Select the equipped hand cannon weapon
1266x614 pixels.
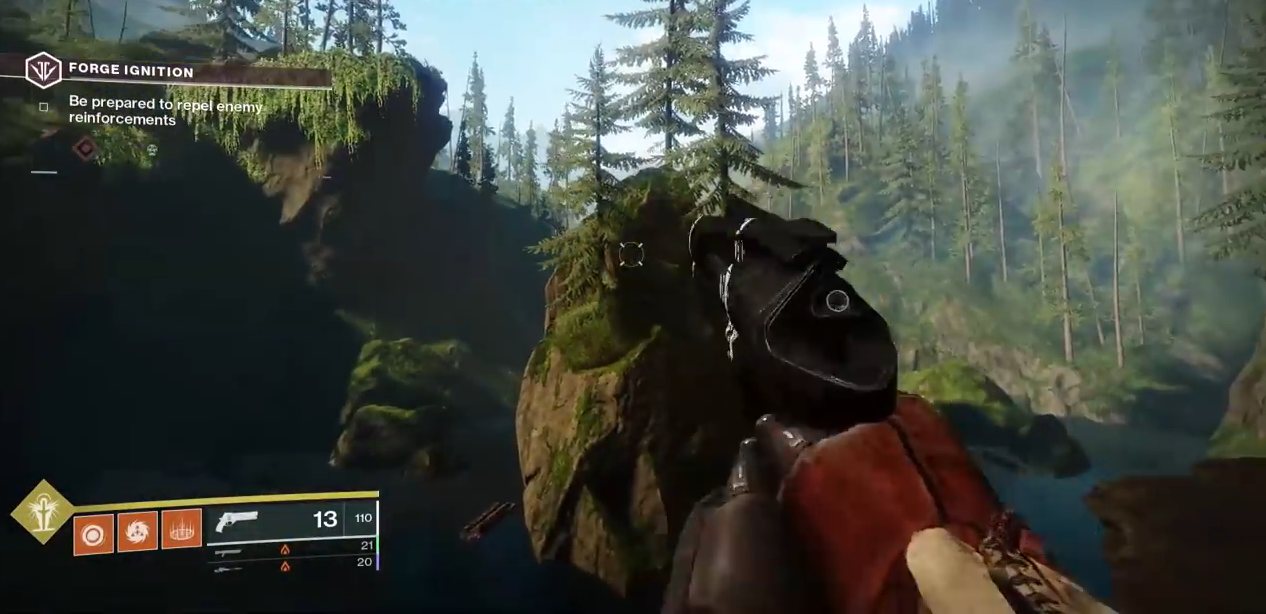[237, 521]
